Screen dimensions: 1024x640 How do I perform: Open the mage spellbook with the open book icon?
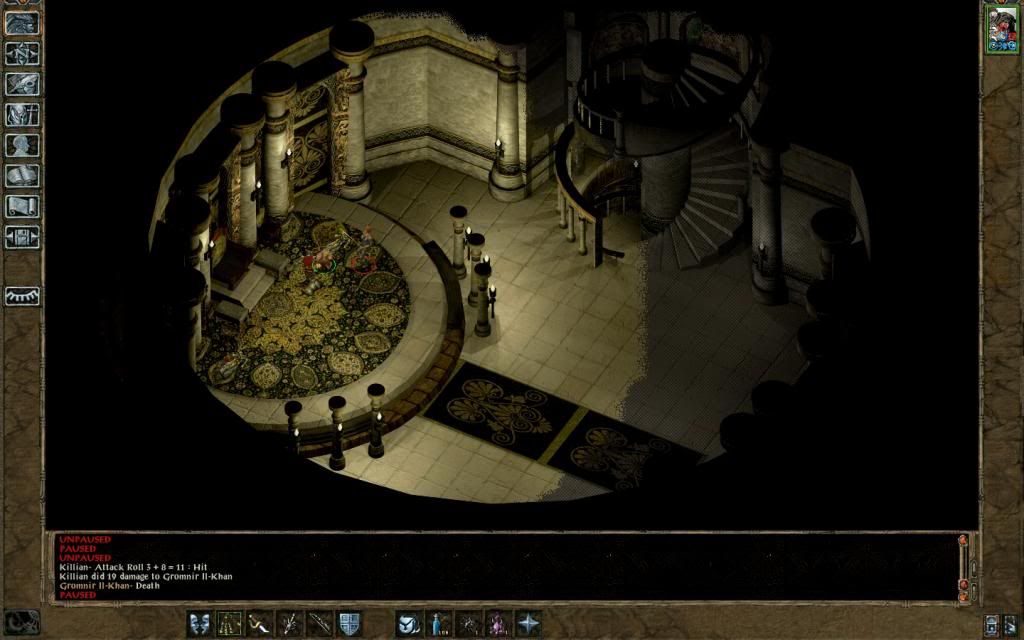(22, 176)
